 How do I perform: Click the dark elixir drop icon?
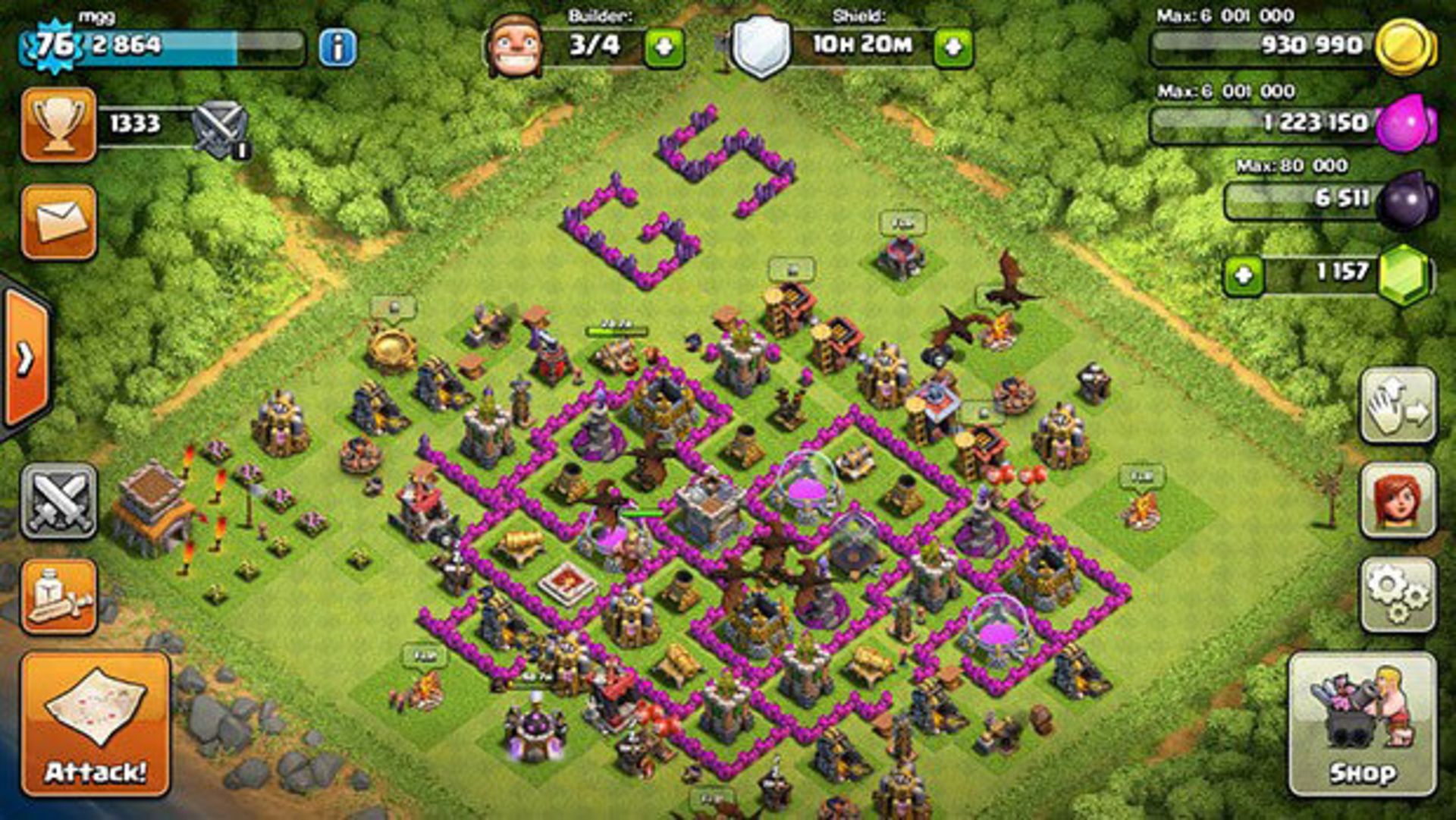pyautogui.click(x=1407, y=200)
